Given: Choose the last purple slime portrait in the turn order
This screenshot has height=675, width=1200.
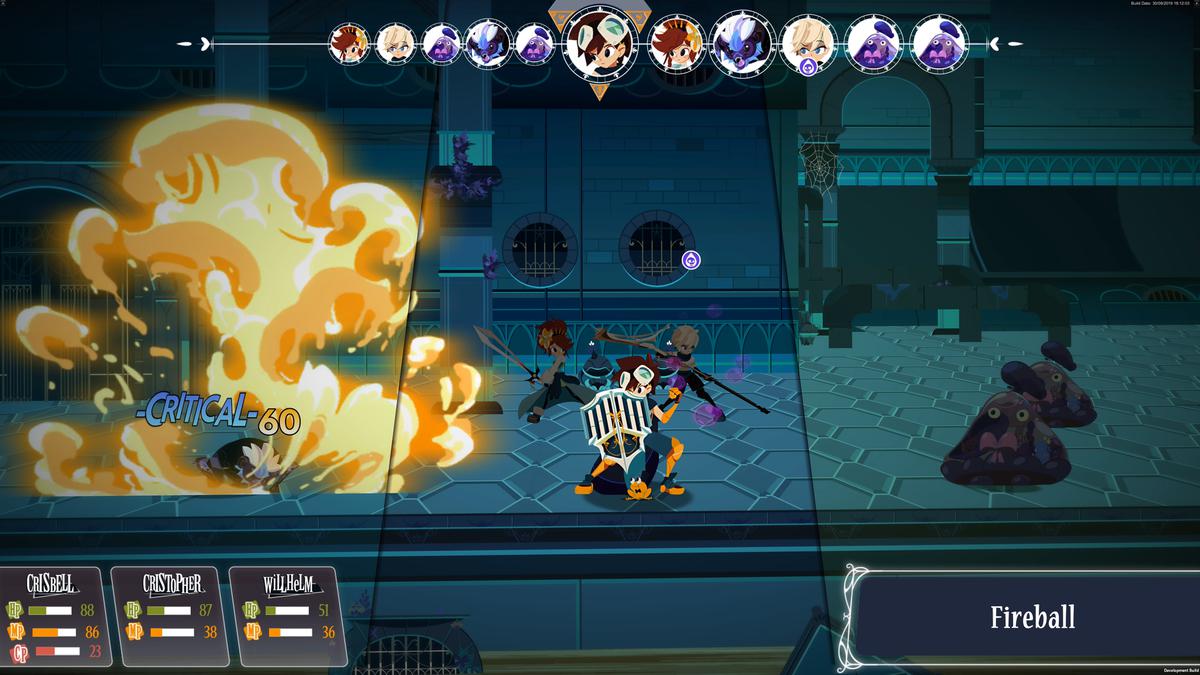Looking at the screenshot, I should tap(939, 44).
